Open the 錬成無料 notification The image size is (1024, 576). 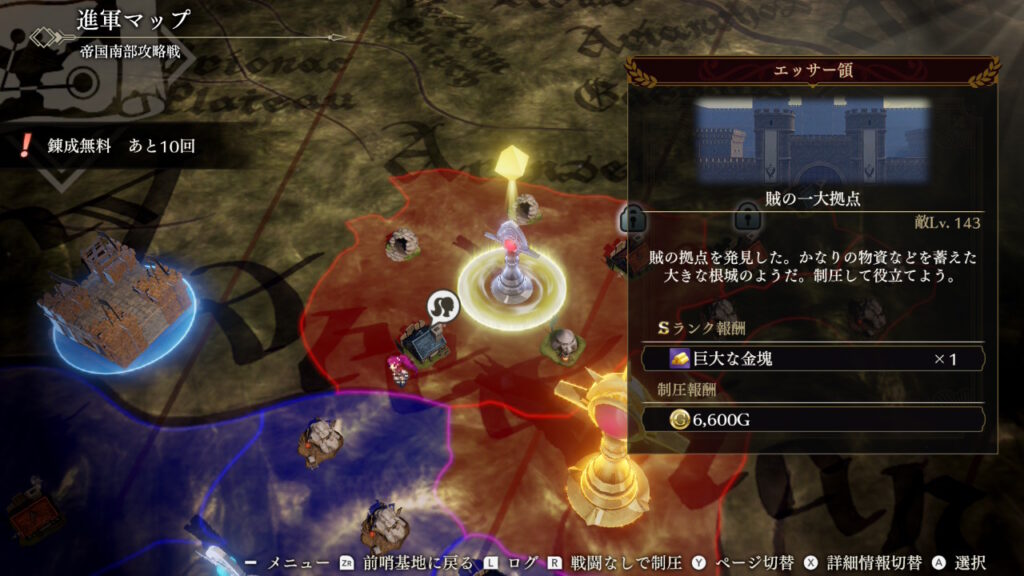(x=108, y=147)
